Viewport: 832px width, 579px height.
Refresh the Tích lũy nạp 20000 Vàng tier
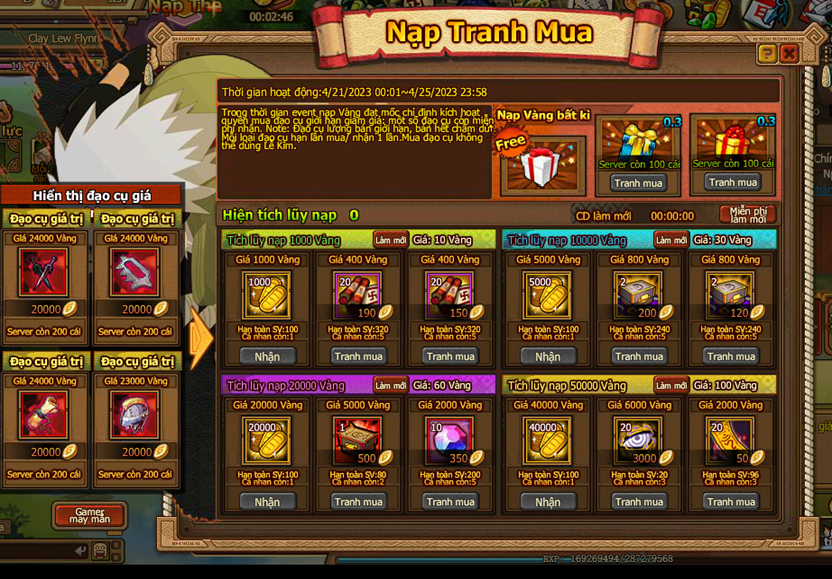pos(390,385)
